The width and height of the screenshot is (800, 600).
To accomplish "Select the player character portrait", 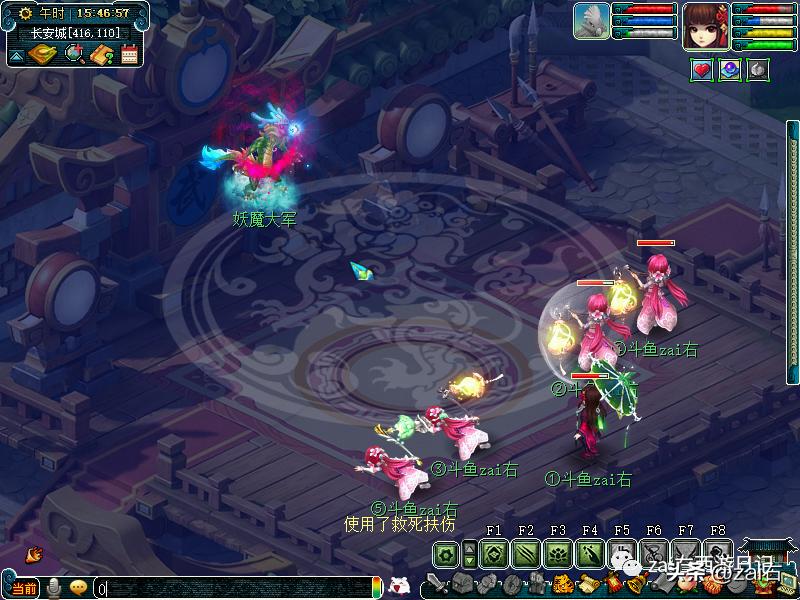I will [705, 26].
